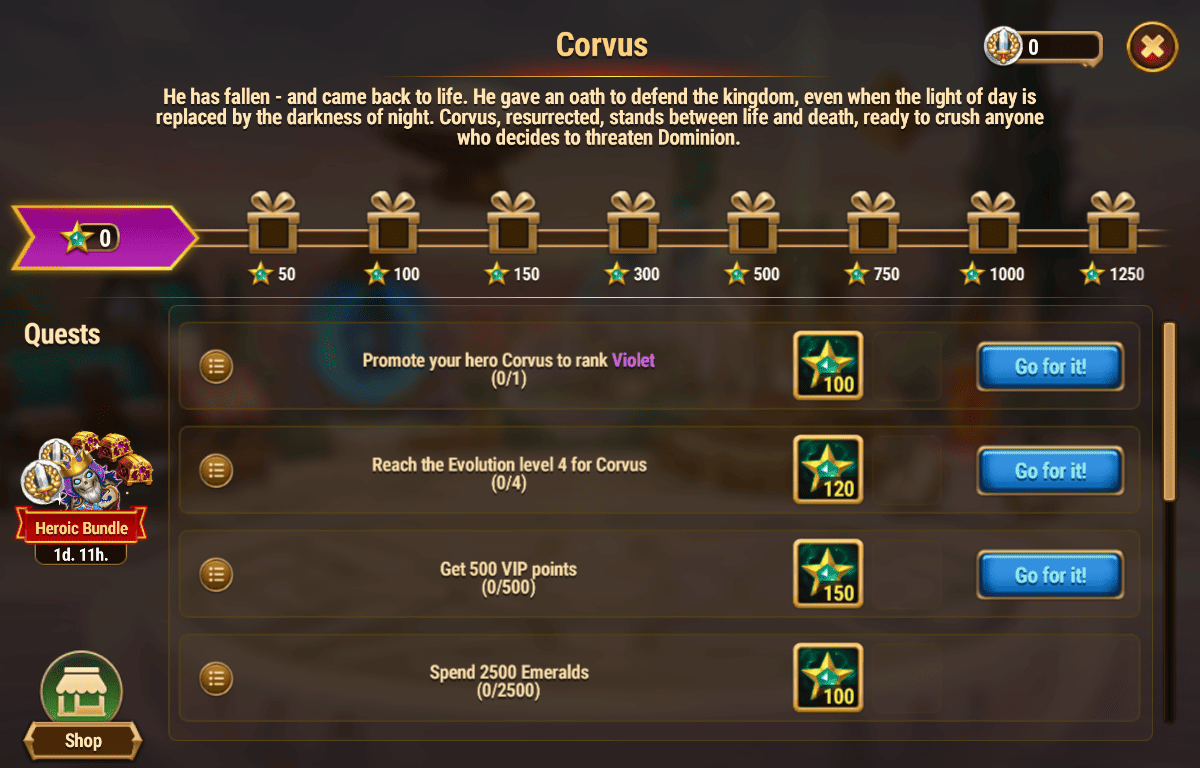Click the 120-star reward for Evolution quest

(x=828, y=470)
